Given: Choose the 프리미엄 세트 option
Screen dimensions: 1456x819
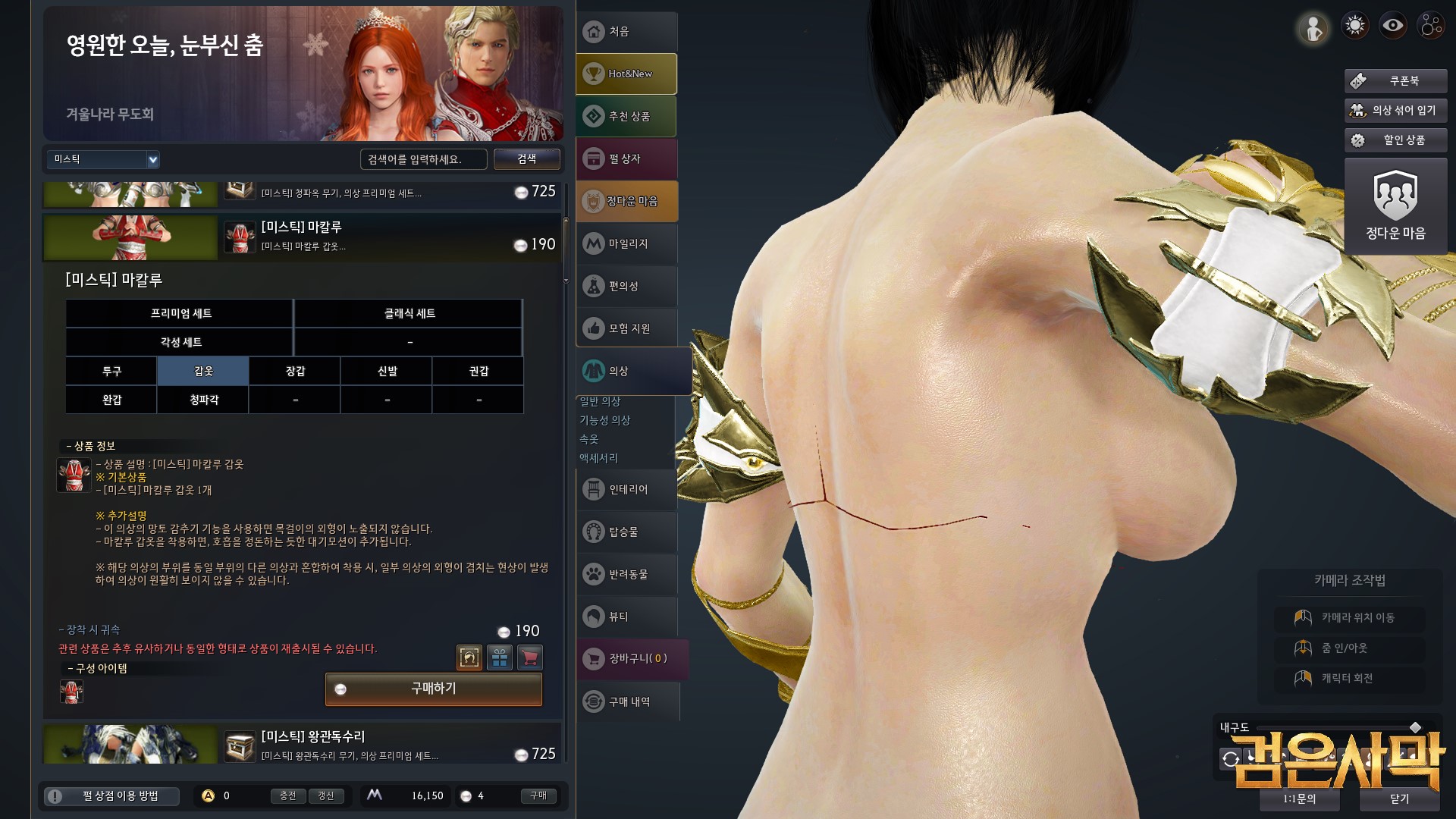Looking at the screenshot, I should (x=180, y=313).
